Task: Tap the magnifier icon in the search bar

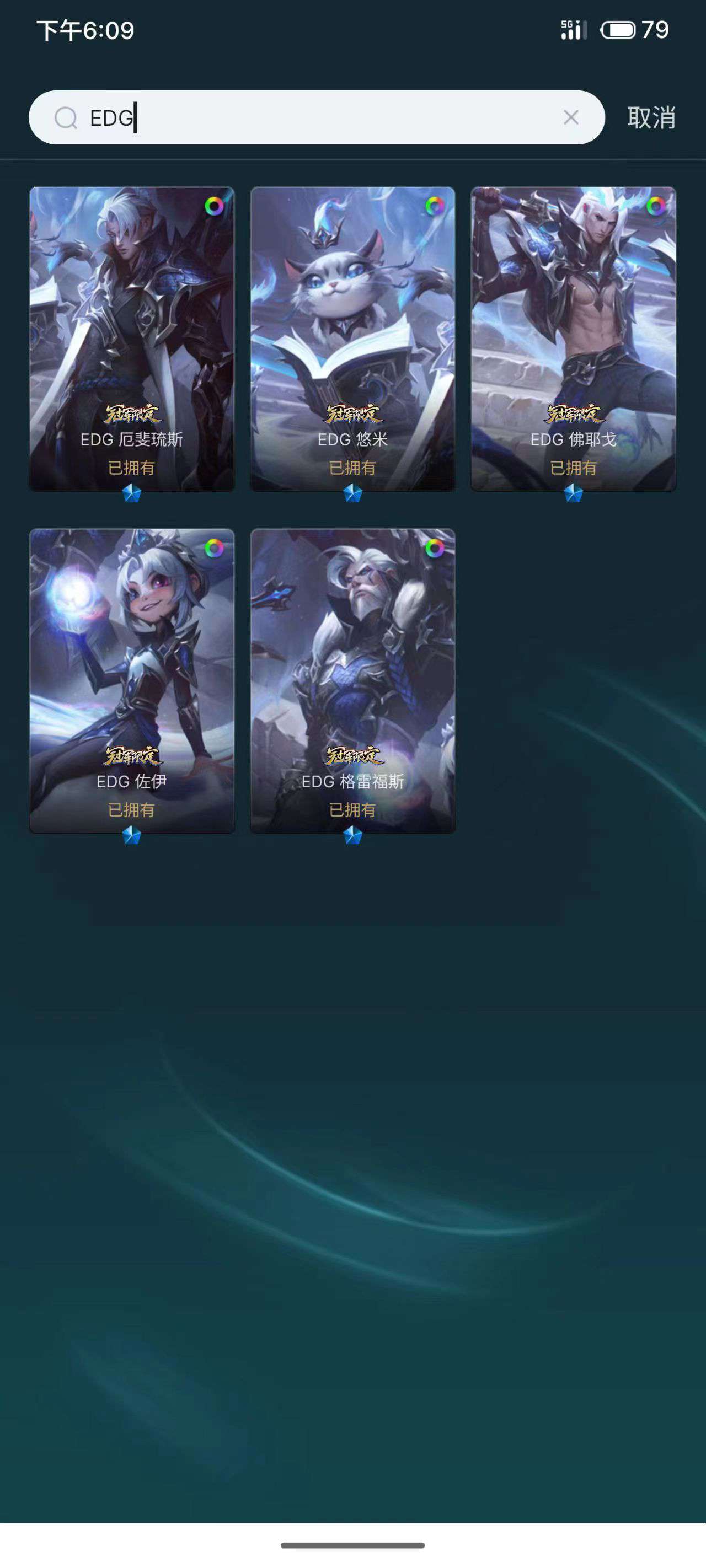Action: [x=66, y=118]
